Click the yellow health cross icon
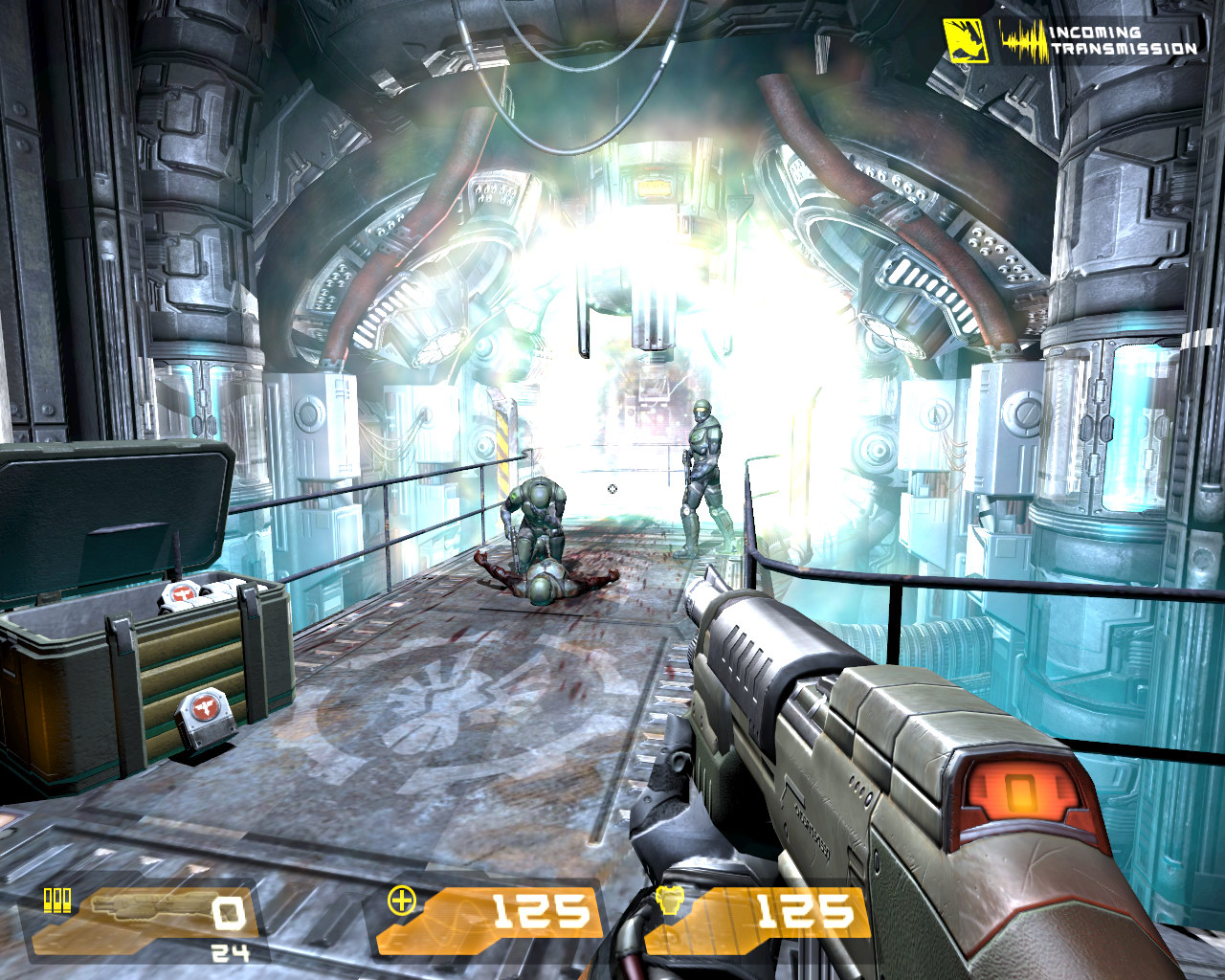The height and width of the screenshot is (980, 1225). coord(402,901)
